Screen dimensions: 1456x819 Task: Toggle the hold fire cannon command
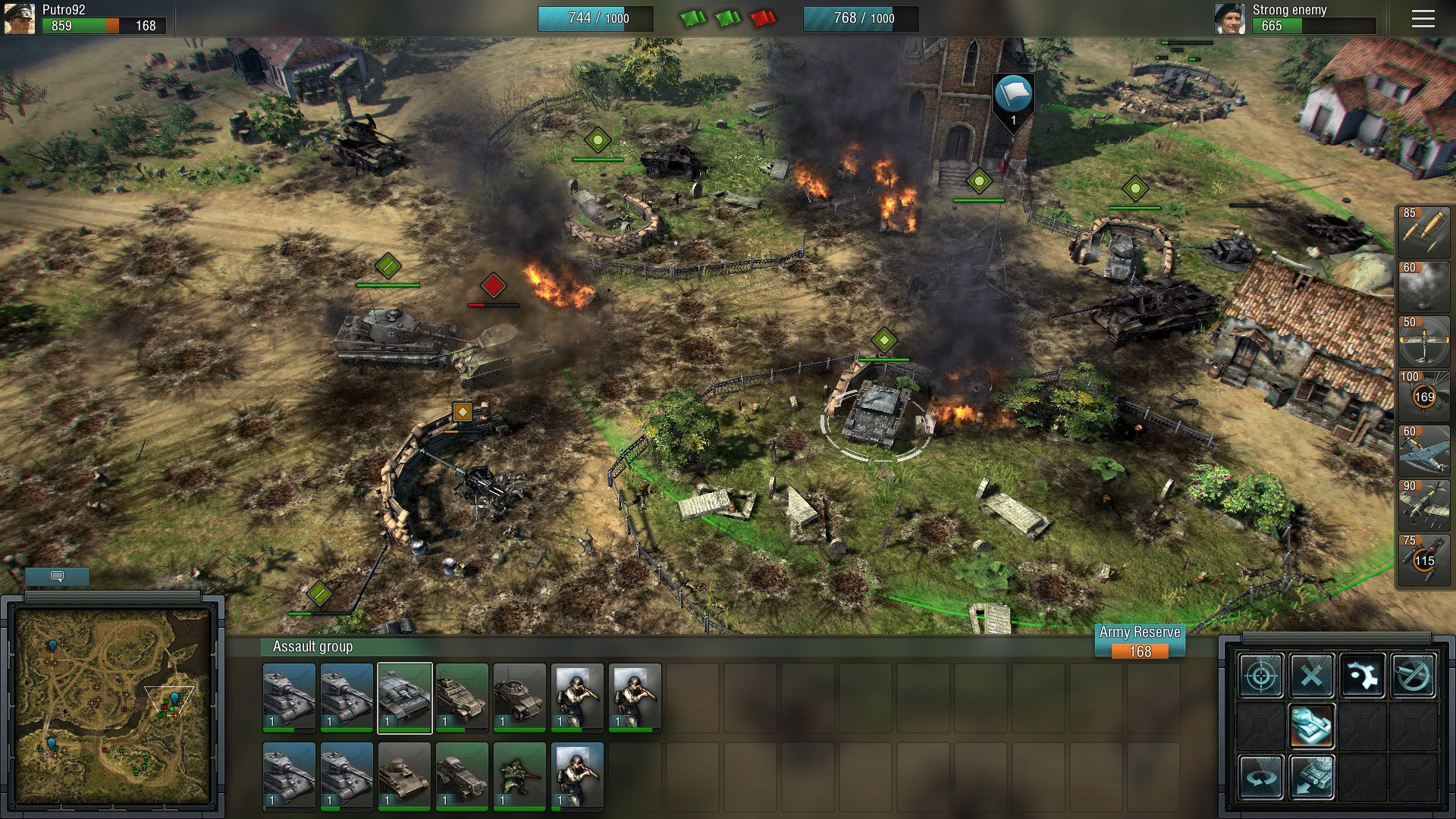click(x=1414, y=675)
